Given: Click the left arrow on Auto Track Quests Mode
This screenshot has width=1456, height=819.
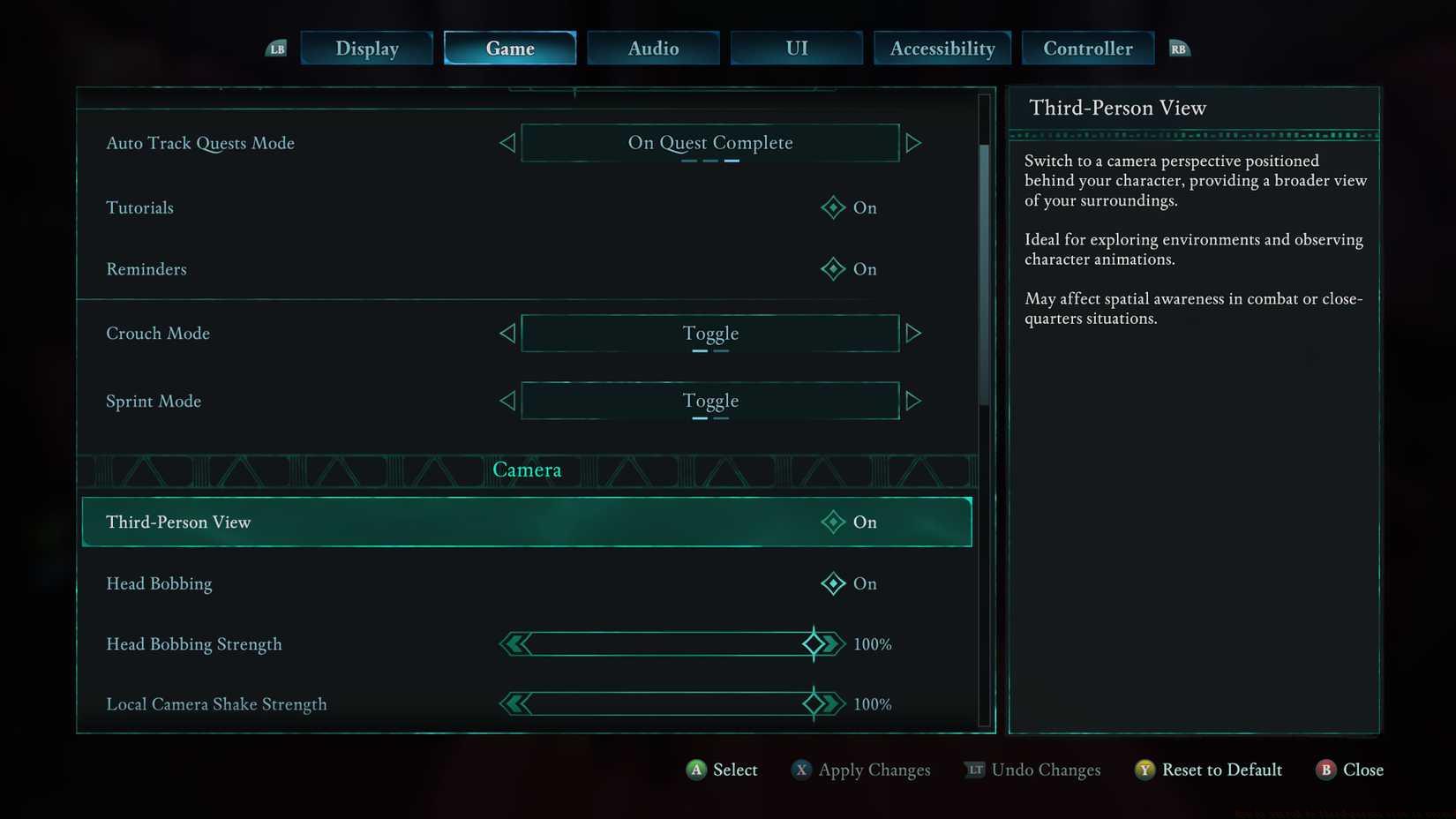Looking at the screenshot, I should pos(507,142).
